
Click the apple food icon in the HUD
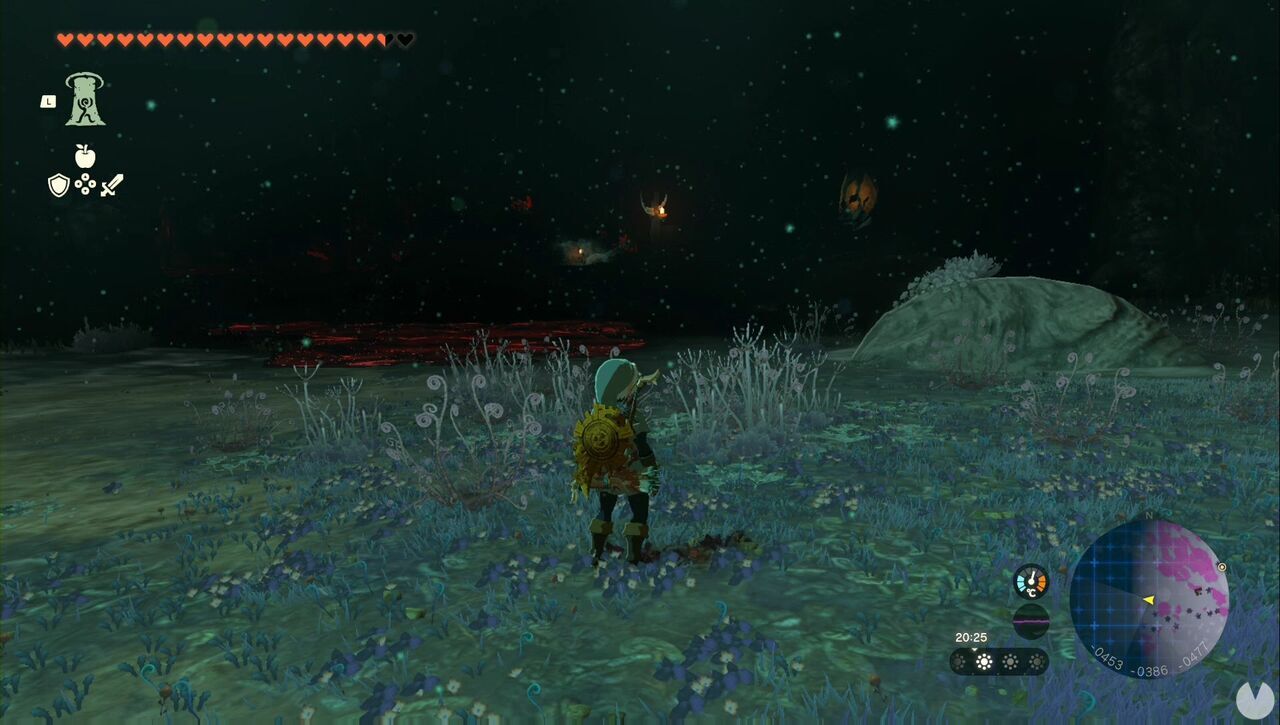(85, 156)
